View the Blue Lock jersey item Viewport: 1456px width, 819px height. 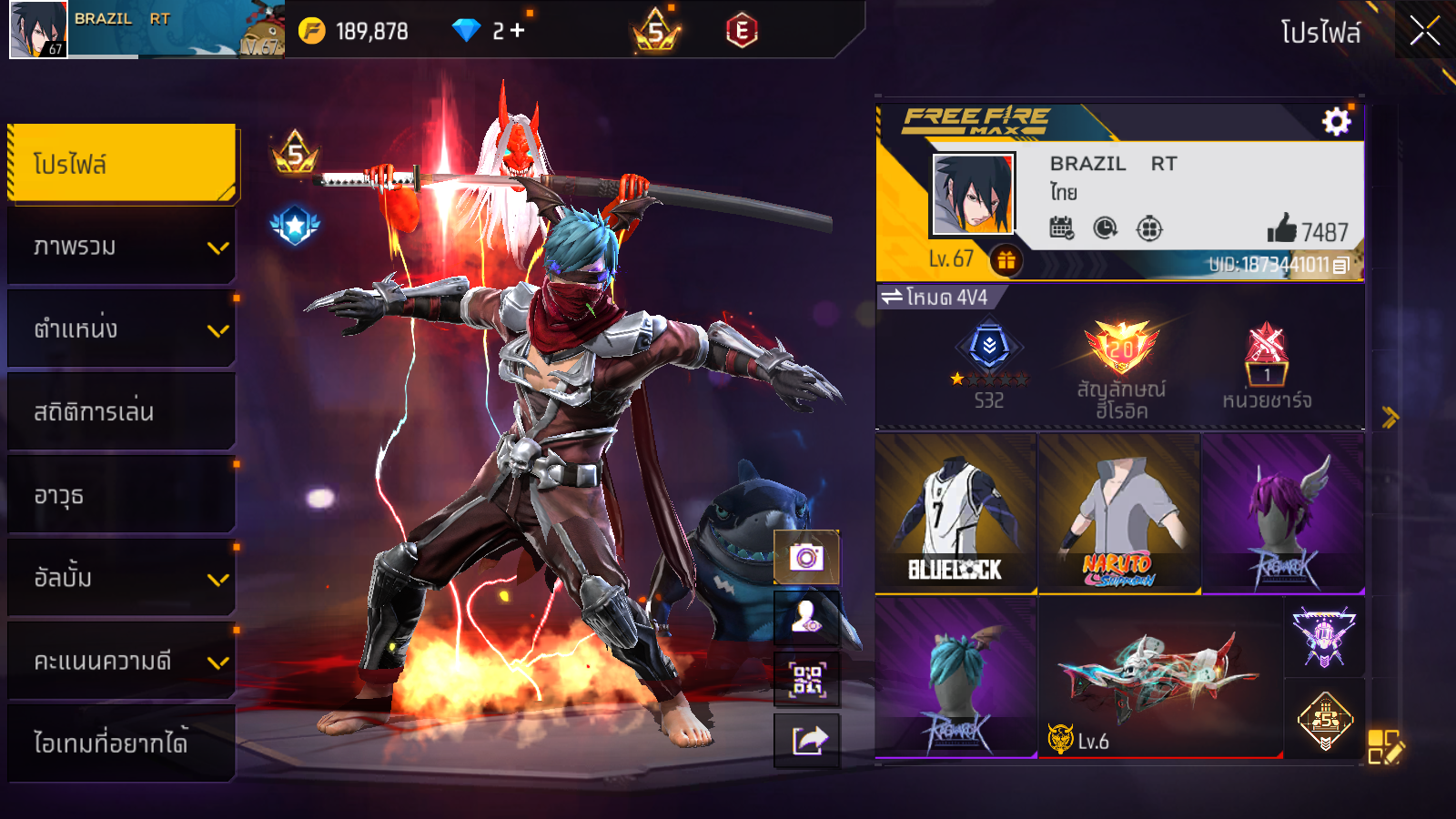[955, 514]
